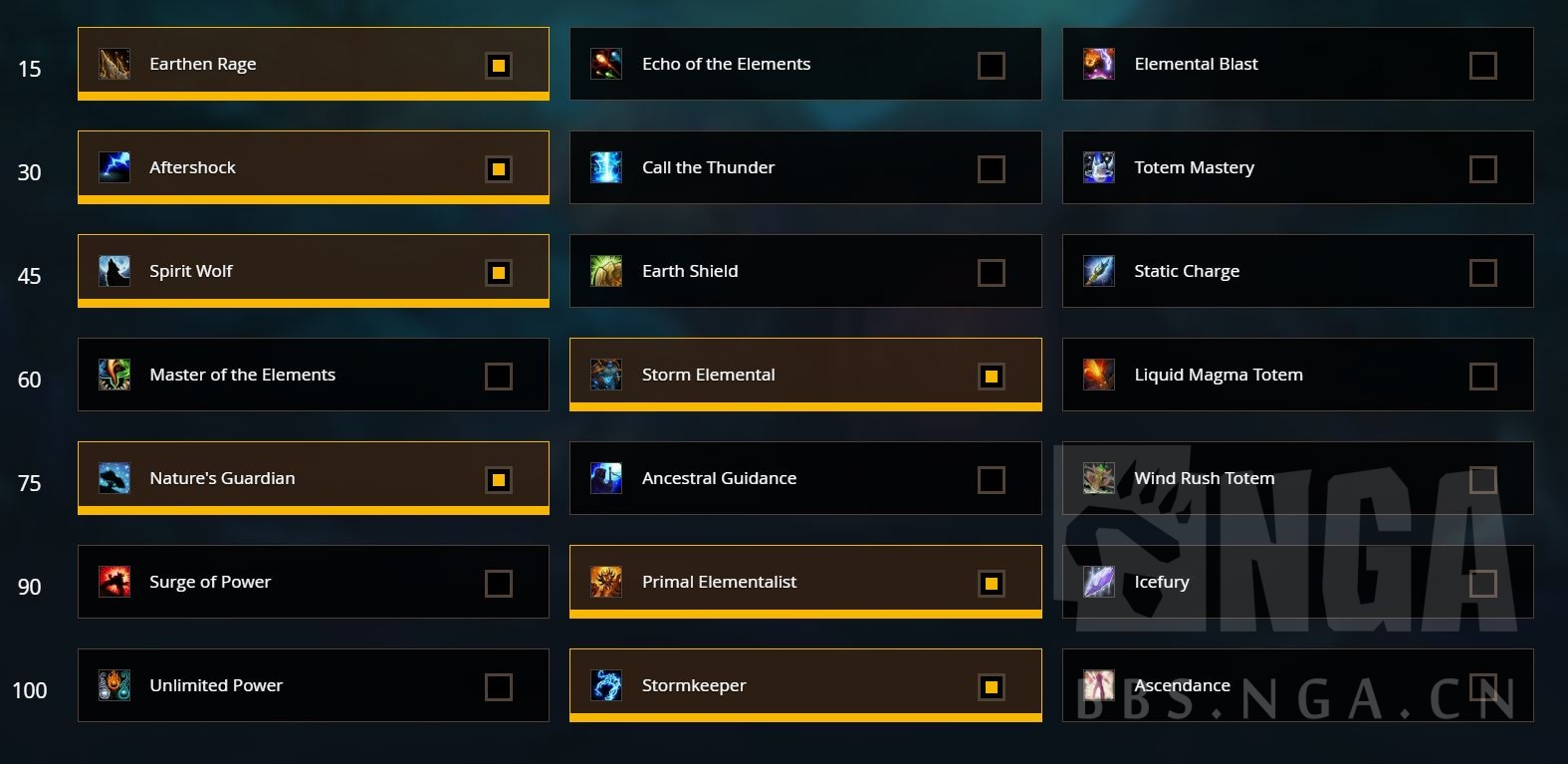The height and width of the screenshot is (764, 1568).
Task: Check the Surge of Power selection box
Action: tap(498, 583)
